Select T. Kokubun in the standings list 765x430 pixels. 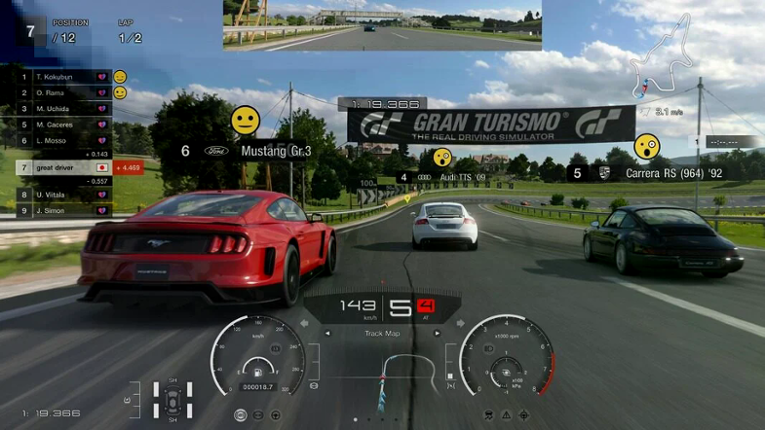62,76
